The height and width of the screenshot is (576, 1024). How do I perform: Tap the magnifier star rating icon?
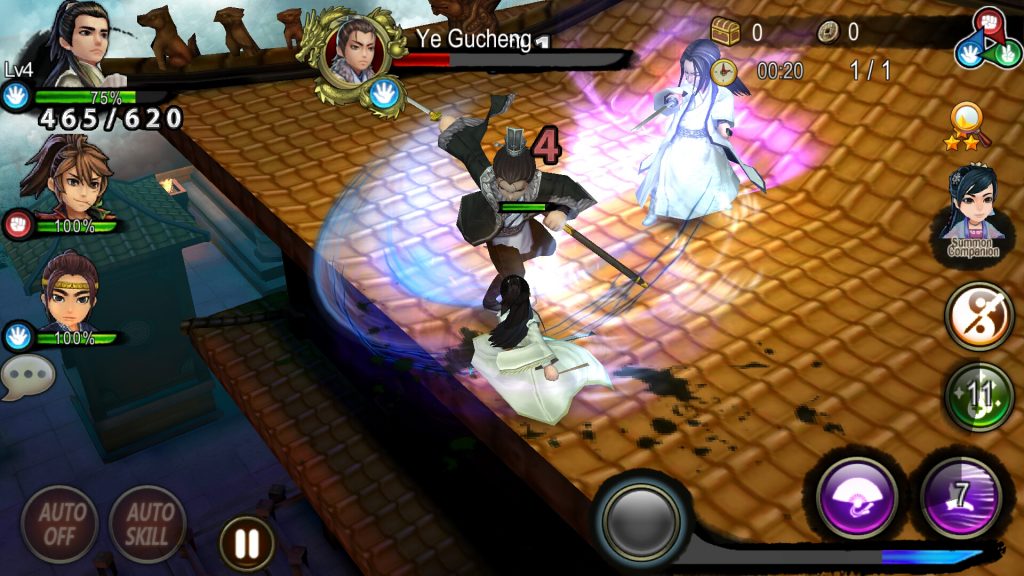point(968,127)
